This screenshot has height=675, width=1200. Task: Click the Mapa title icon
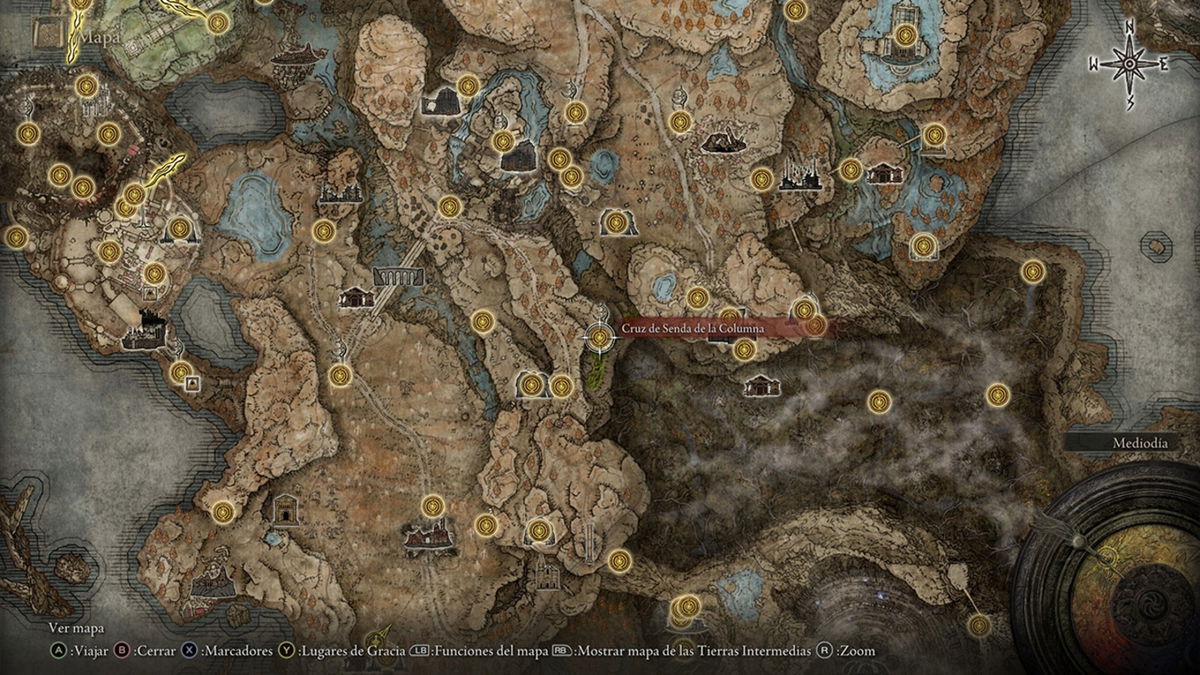(x=48, y=36)
